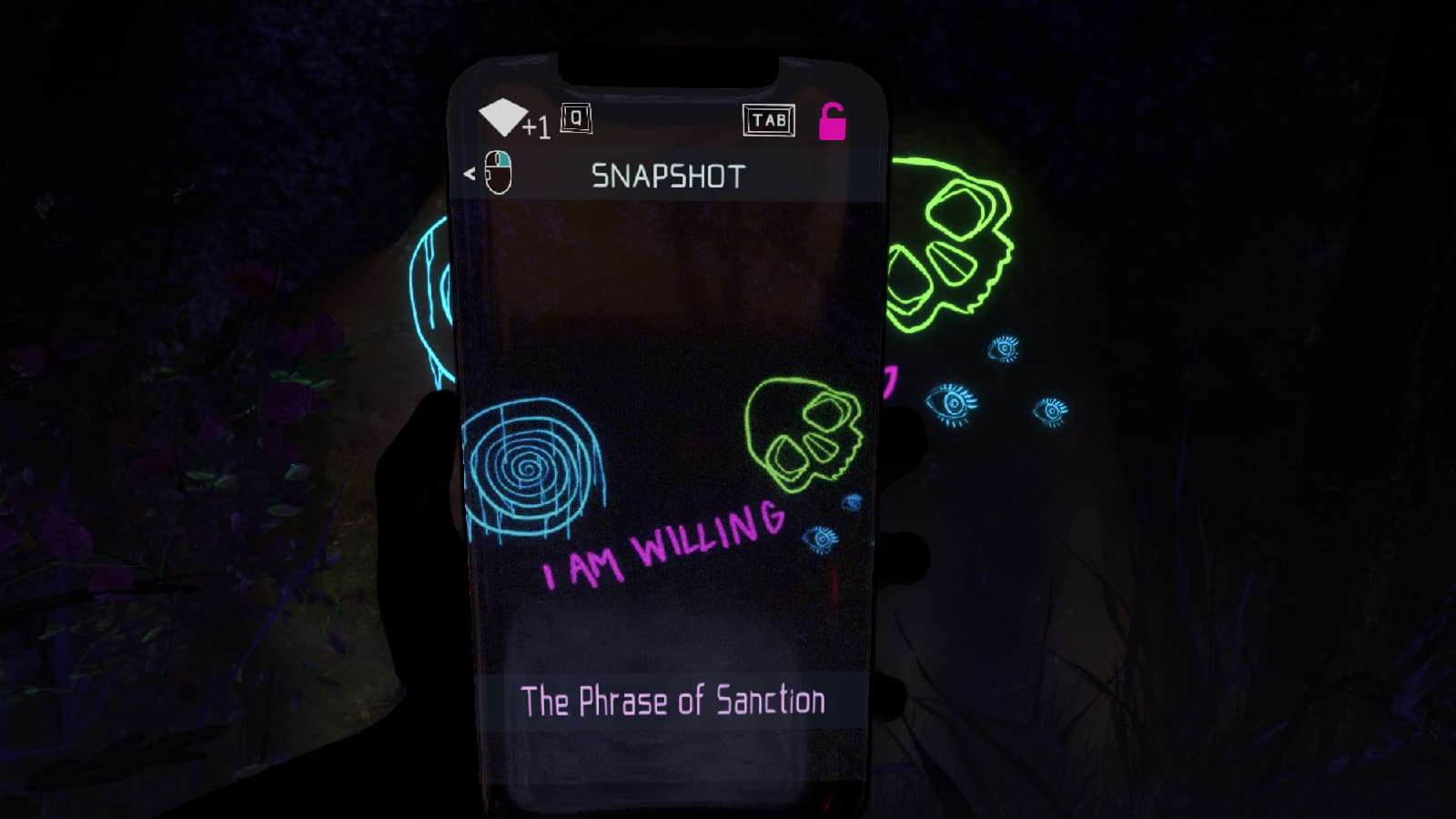This screenshot has height=819, width=1456.
Task: Click the "The Phrase of Sanction" caption
Action: click(672, 702)
